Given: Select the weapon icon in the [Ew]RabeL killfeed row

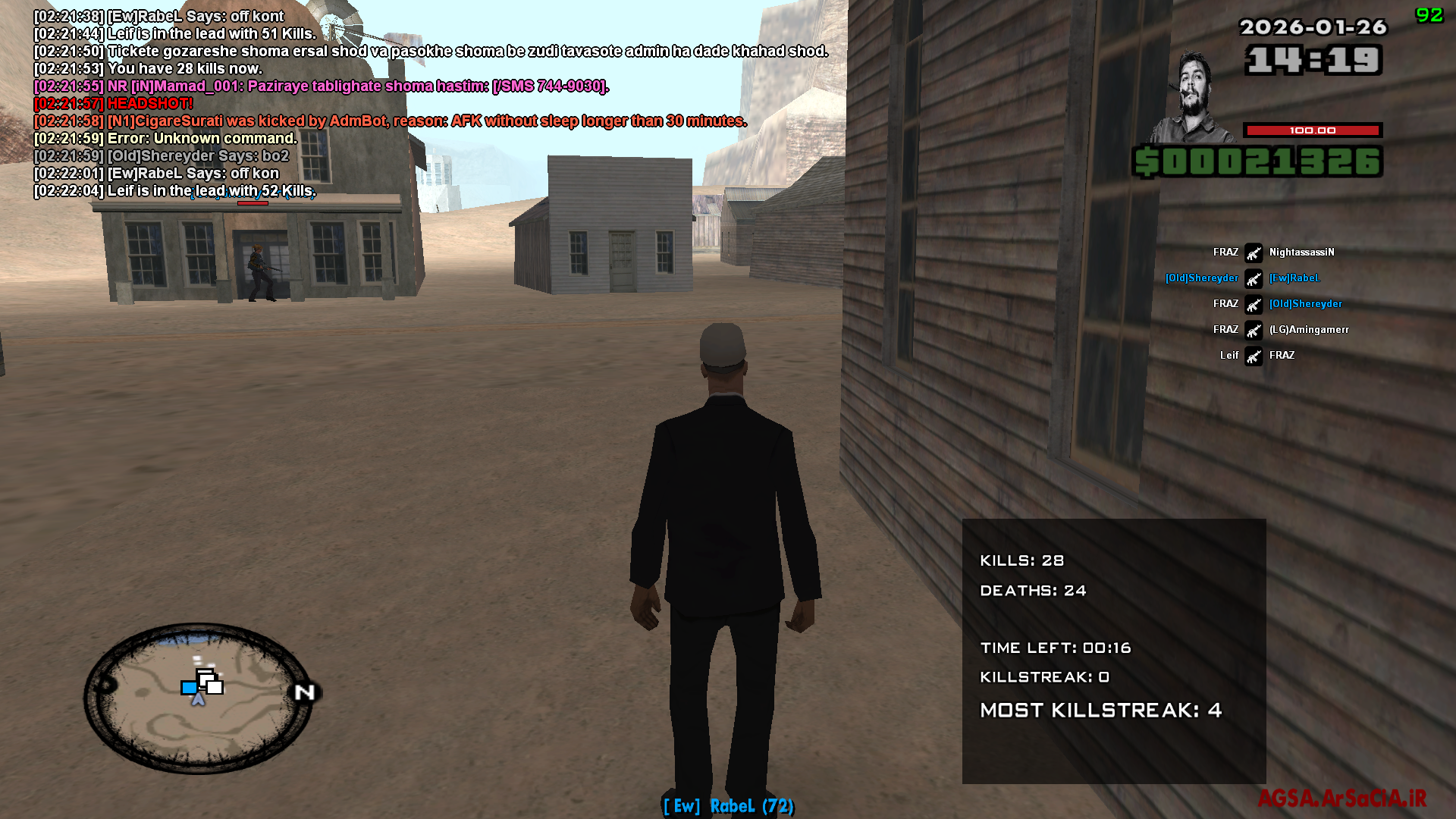Looking at the screenshot, I should [x=1255, y=278].
